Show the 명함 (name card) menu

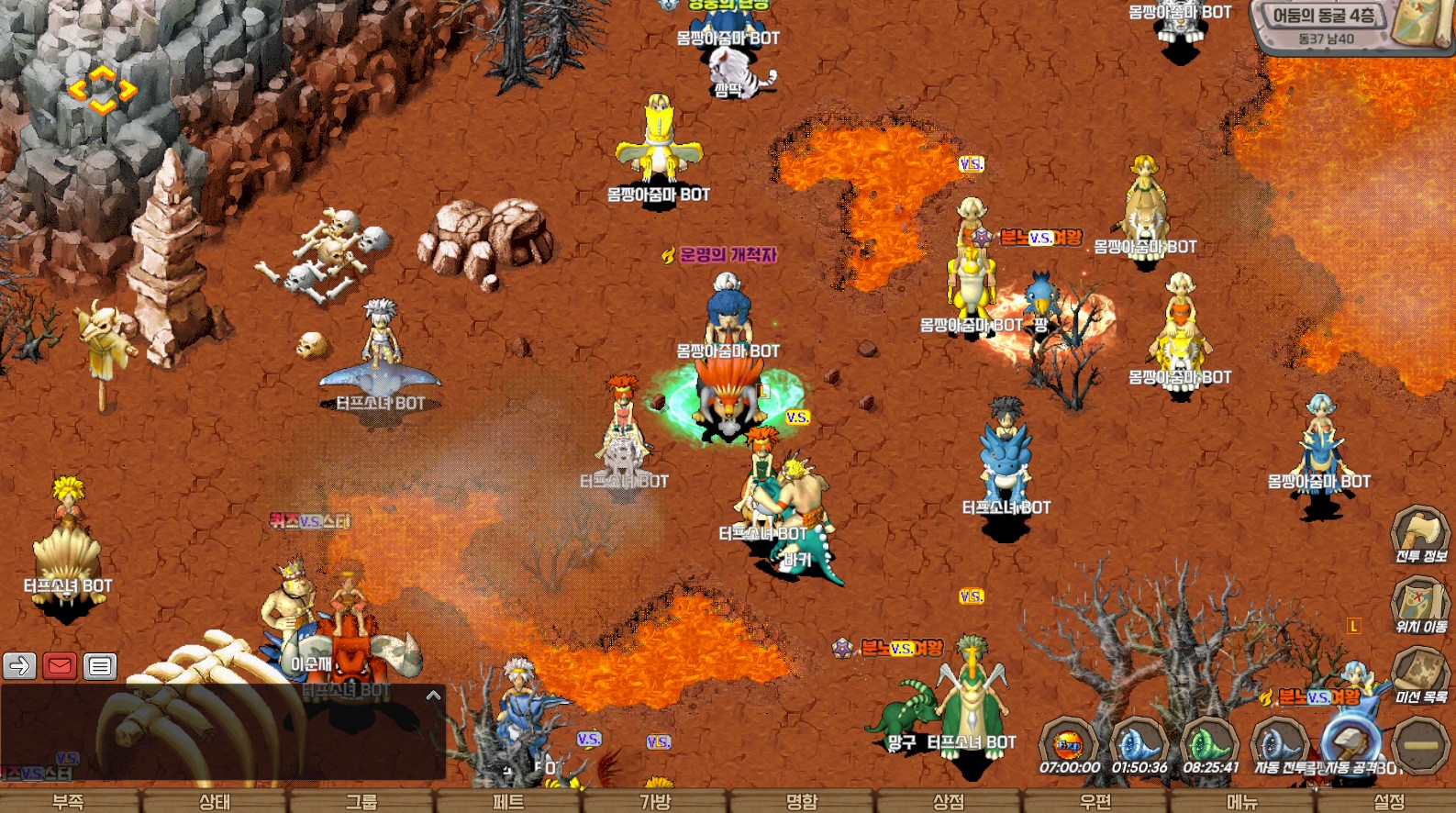click(802, 801)
